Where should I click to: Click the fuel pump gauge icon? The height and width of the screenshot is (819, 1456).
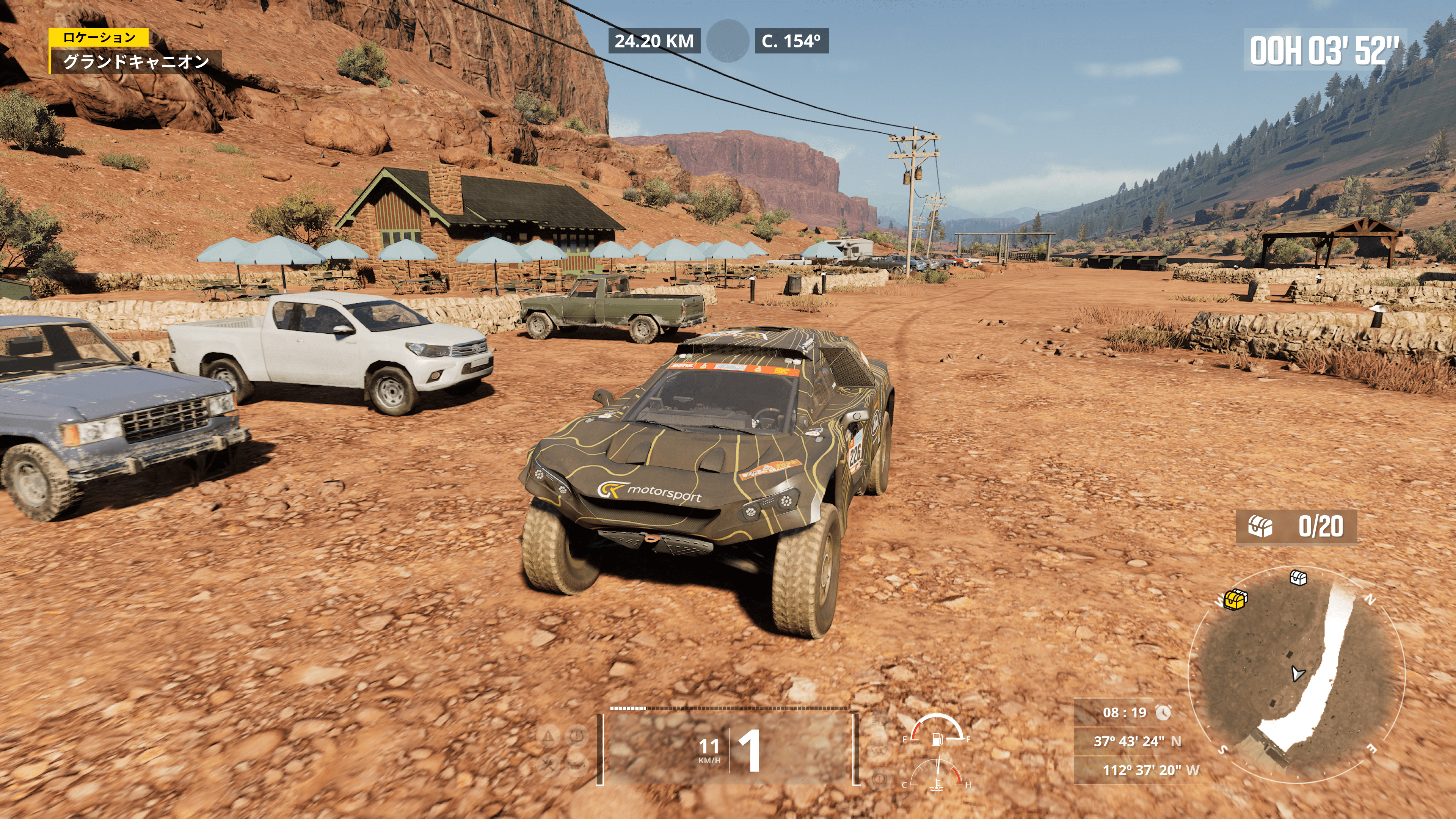click(x=937, y=738)
